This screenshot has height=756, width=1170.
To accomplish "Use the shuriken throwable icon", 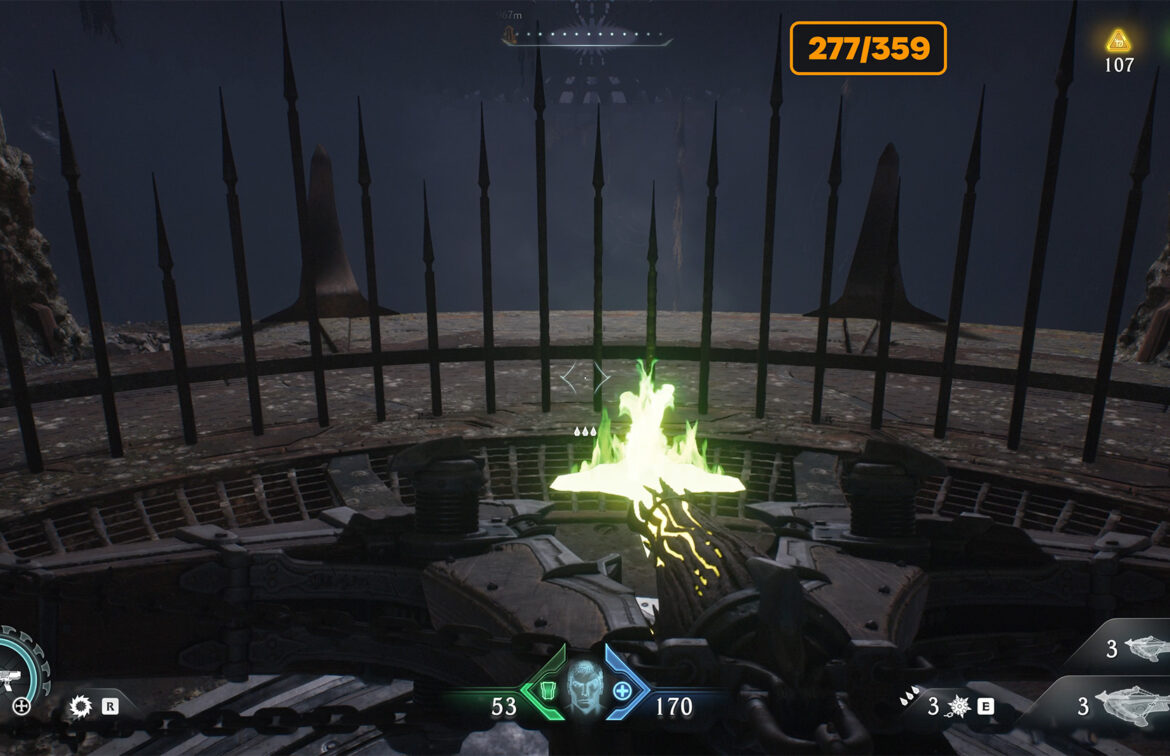I will 960,707.
